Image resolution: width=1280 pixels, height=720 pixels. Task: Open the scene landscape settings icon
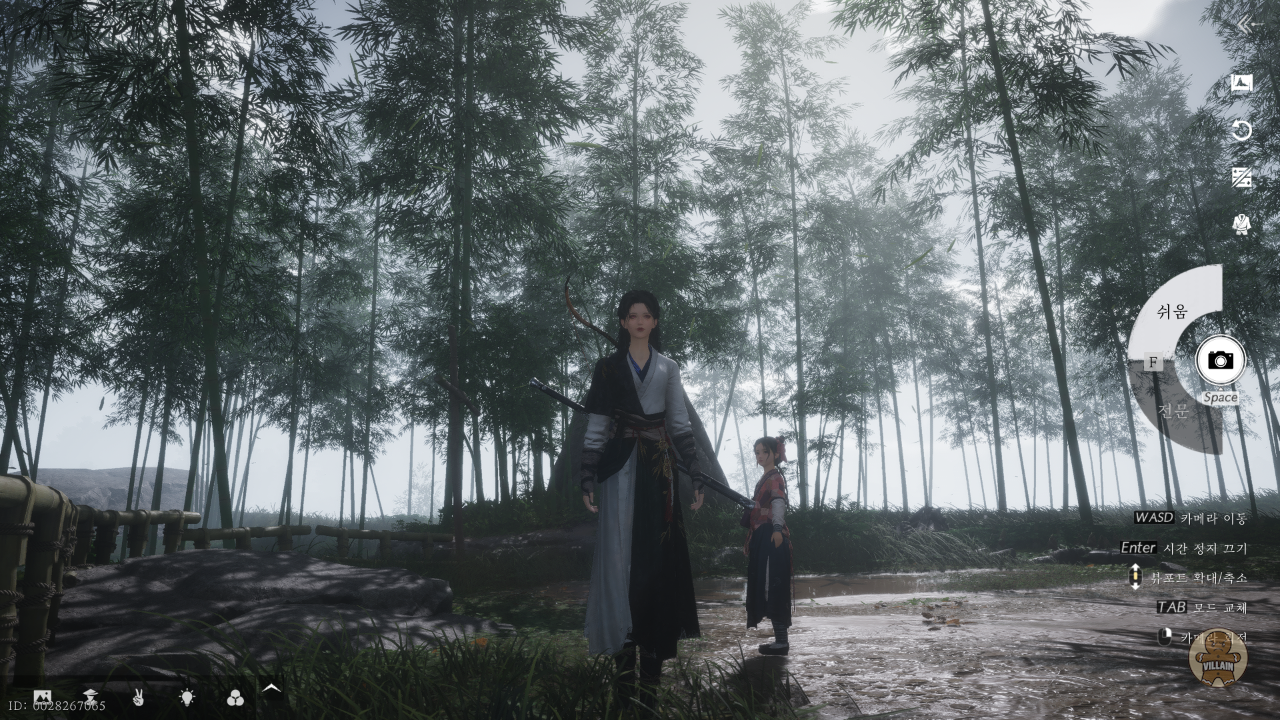pyautogui.click(x=42, y=697)
